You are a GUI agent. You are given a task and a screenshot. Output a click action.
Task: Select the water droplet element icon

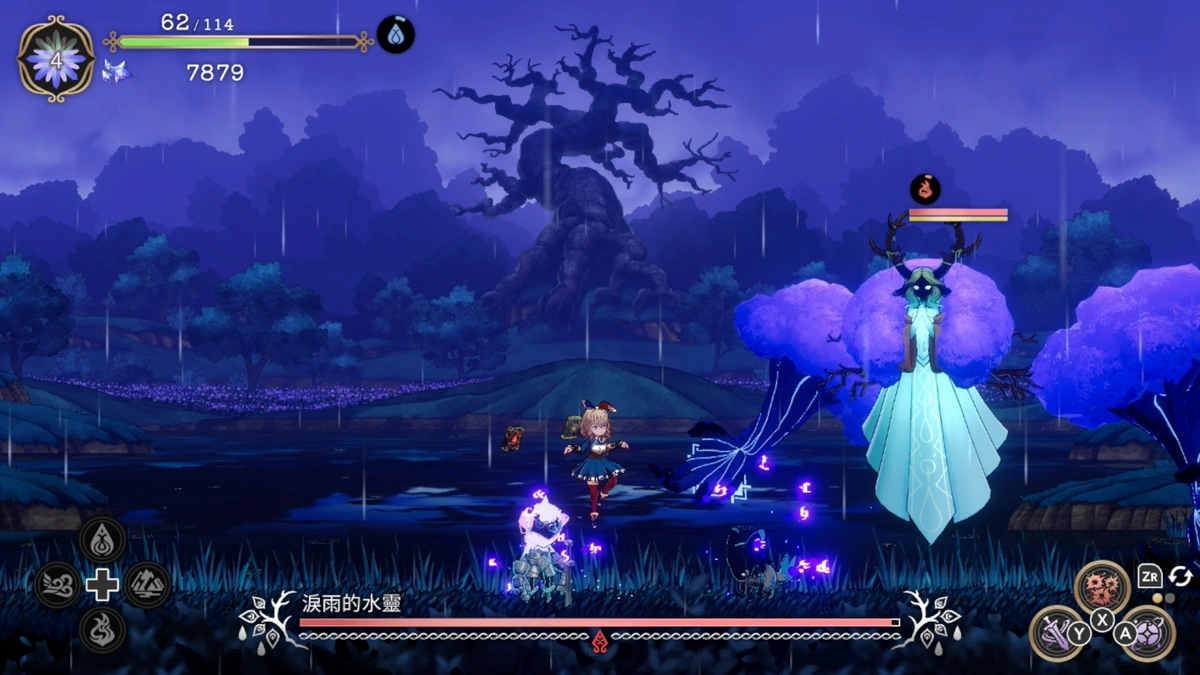[x=102, y=539]
